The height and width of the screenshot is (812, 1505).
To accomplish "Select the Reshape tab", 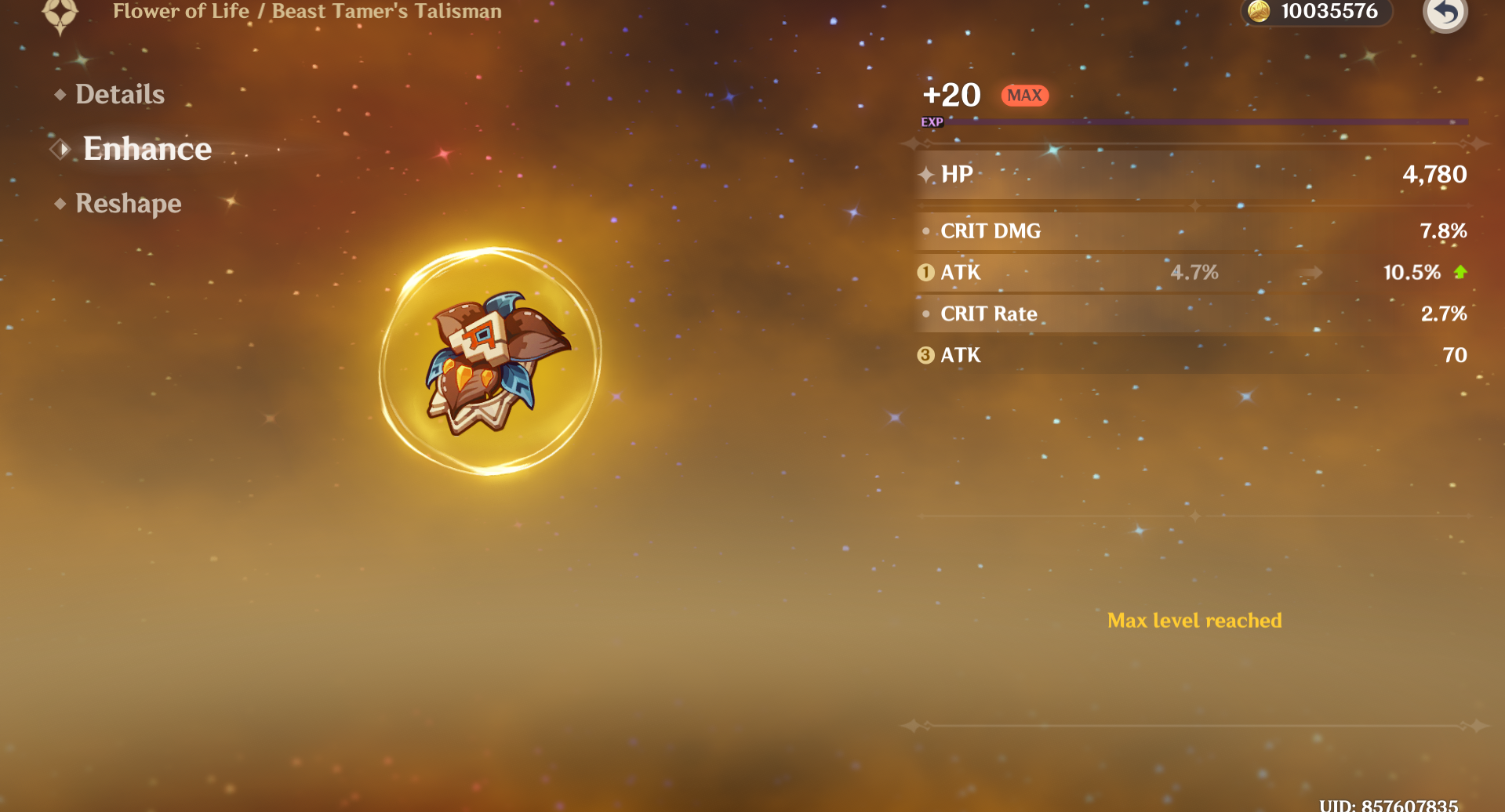I will [128, 204].
